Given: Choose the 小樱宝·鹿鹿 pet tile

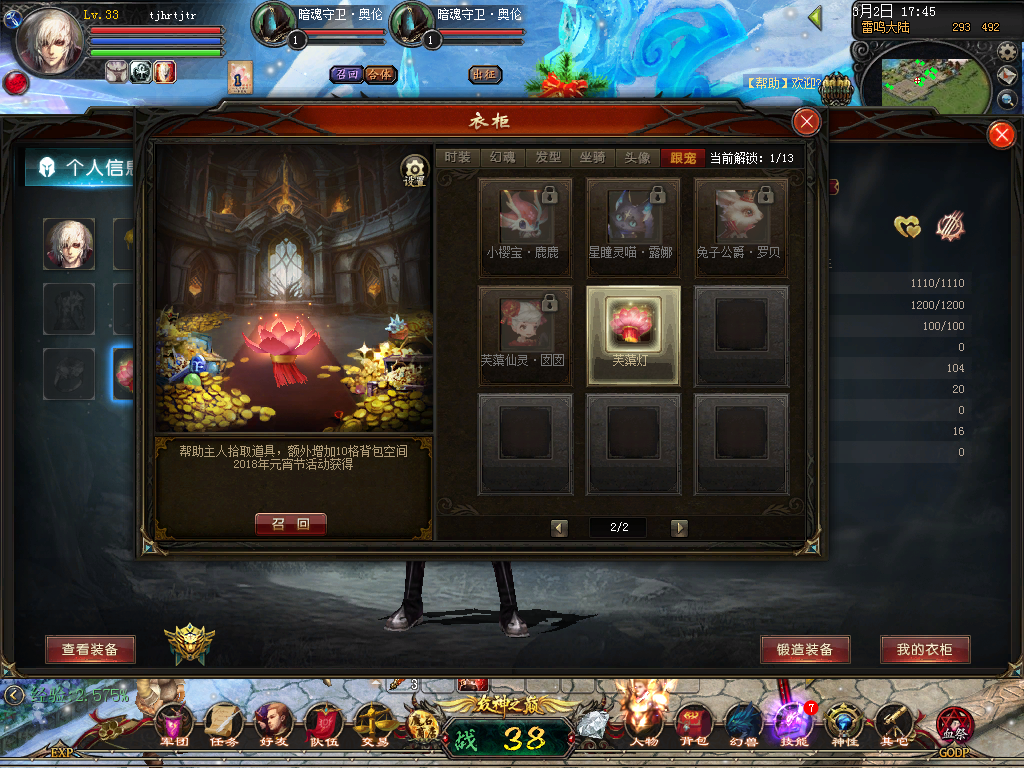Looking at the screenshot, I should click(525, 221).
